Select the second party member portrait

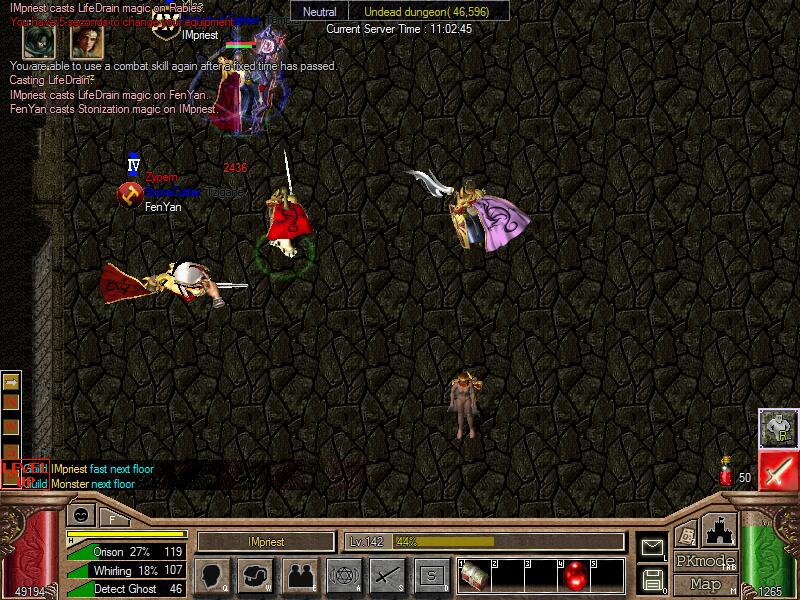click(x=86, y=41)
